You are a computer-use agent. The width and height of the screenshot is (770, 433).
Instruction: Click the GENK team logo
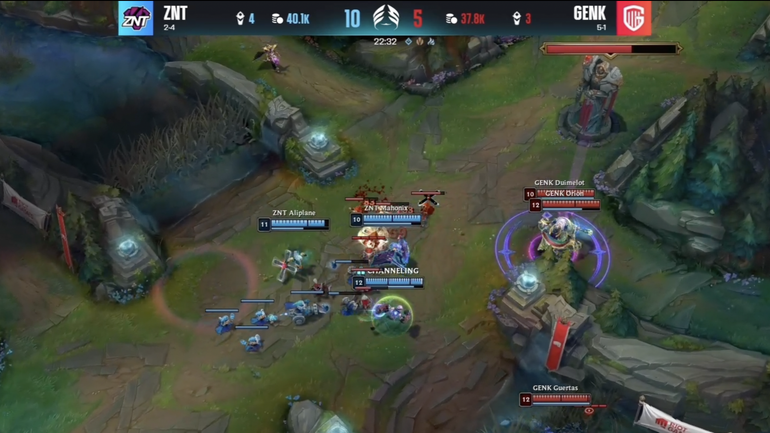(x=634, y=18)
